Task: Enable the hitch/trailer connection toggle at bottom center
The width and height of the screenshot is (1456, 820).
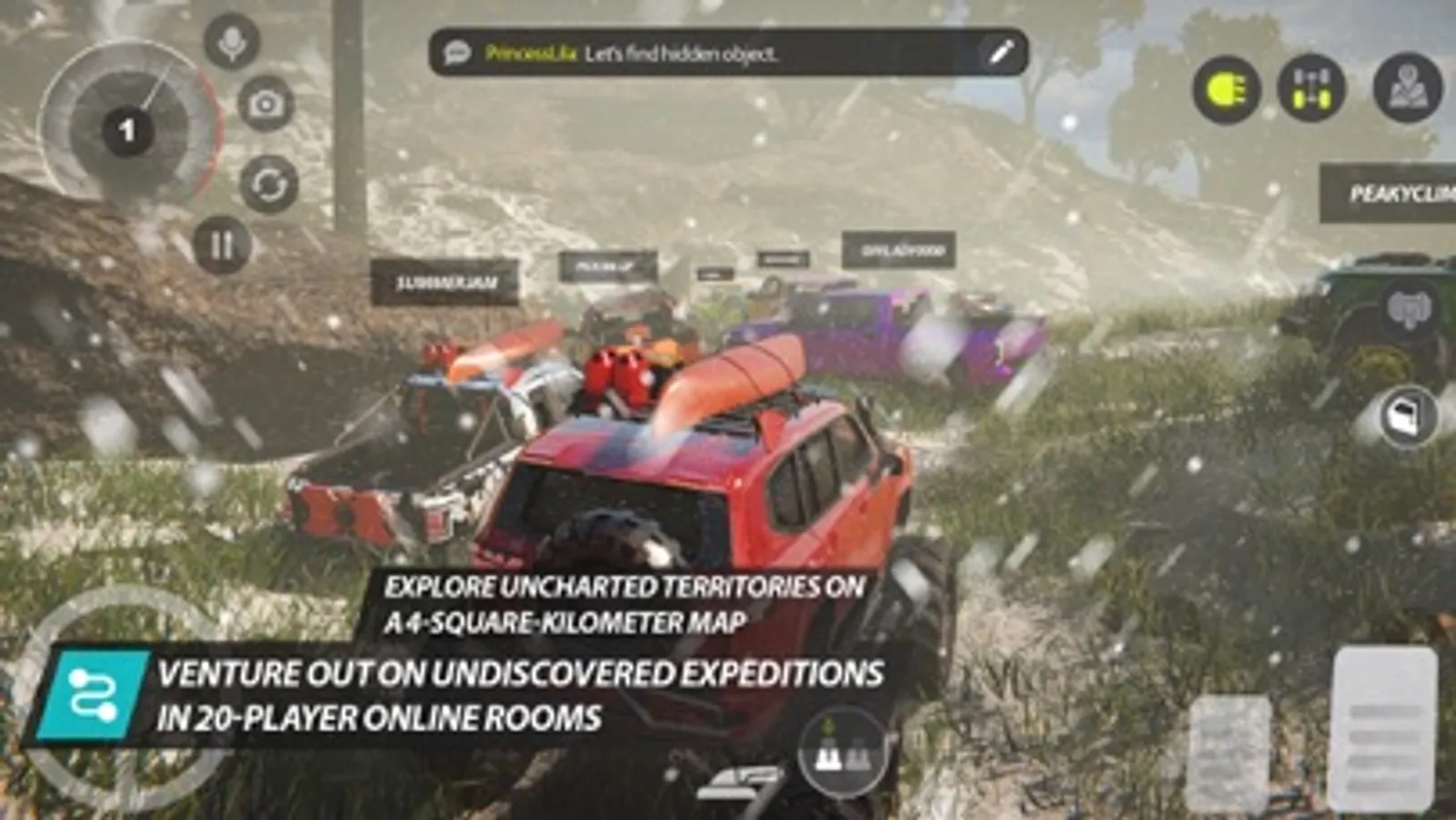Action: 842,754
